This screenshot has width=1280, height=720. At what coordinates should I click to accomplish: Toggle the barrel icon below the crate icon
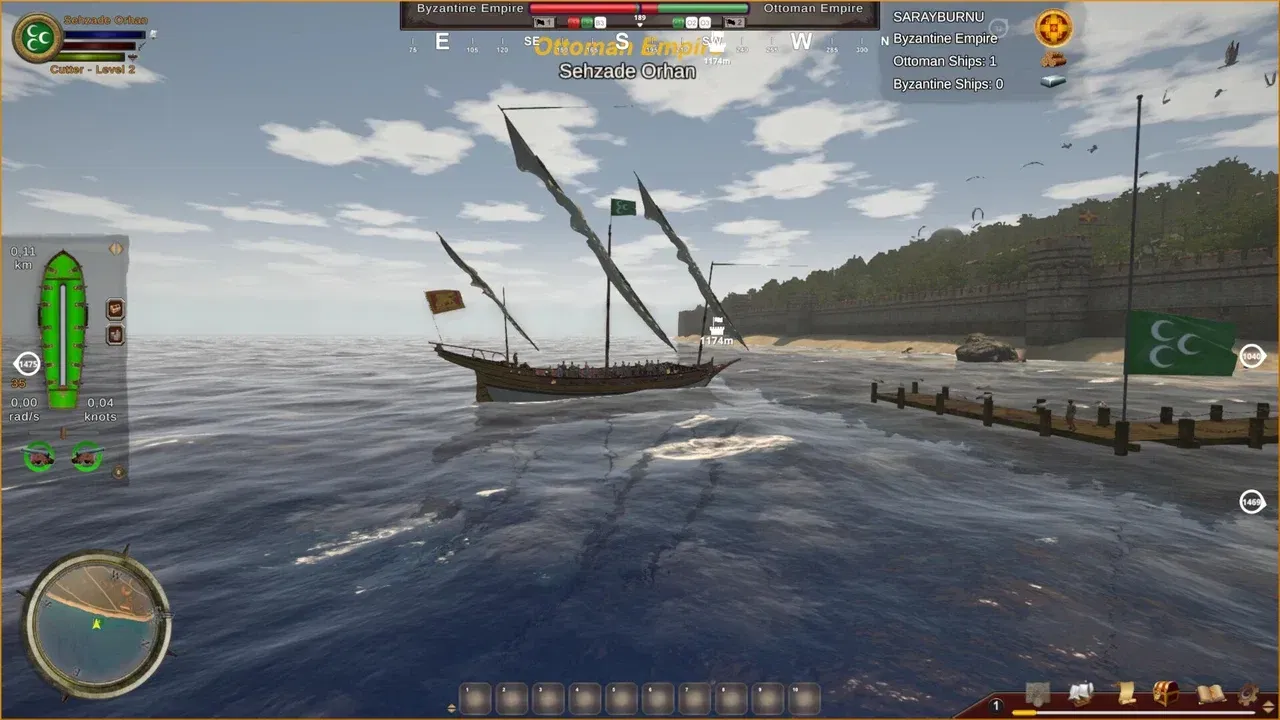click(x=114, y=335)
